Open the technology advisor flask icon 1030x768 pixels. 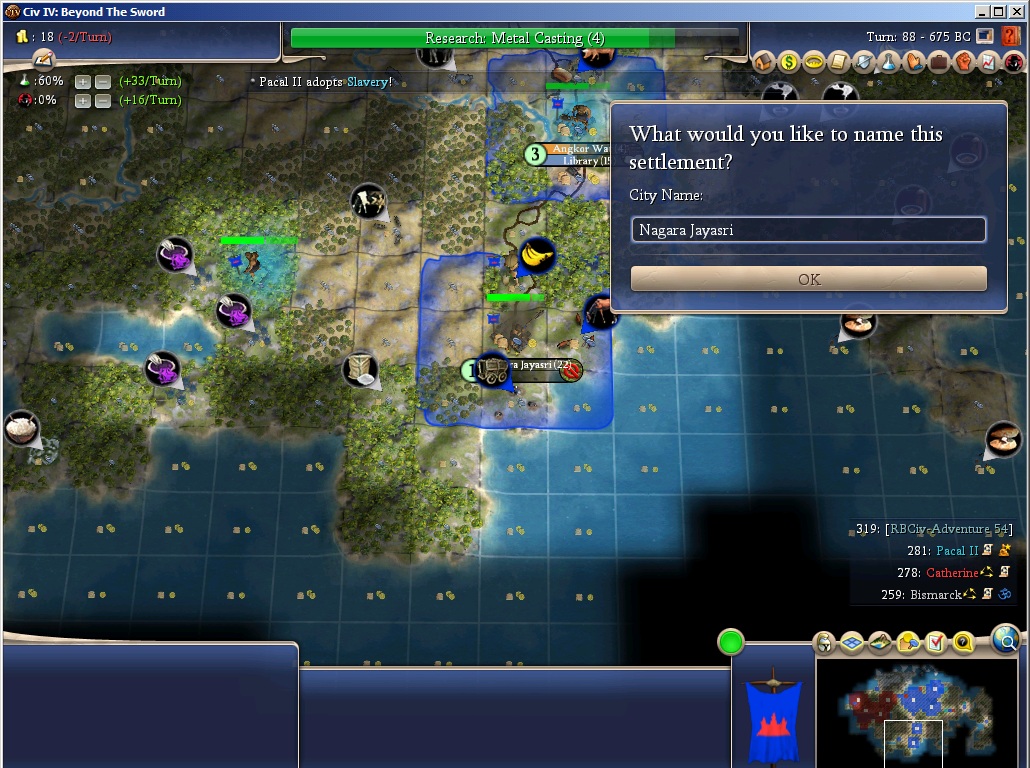(x=889, y=62)
